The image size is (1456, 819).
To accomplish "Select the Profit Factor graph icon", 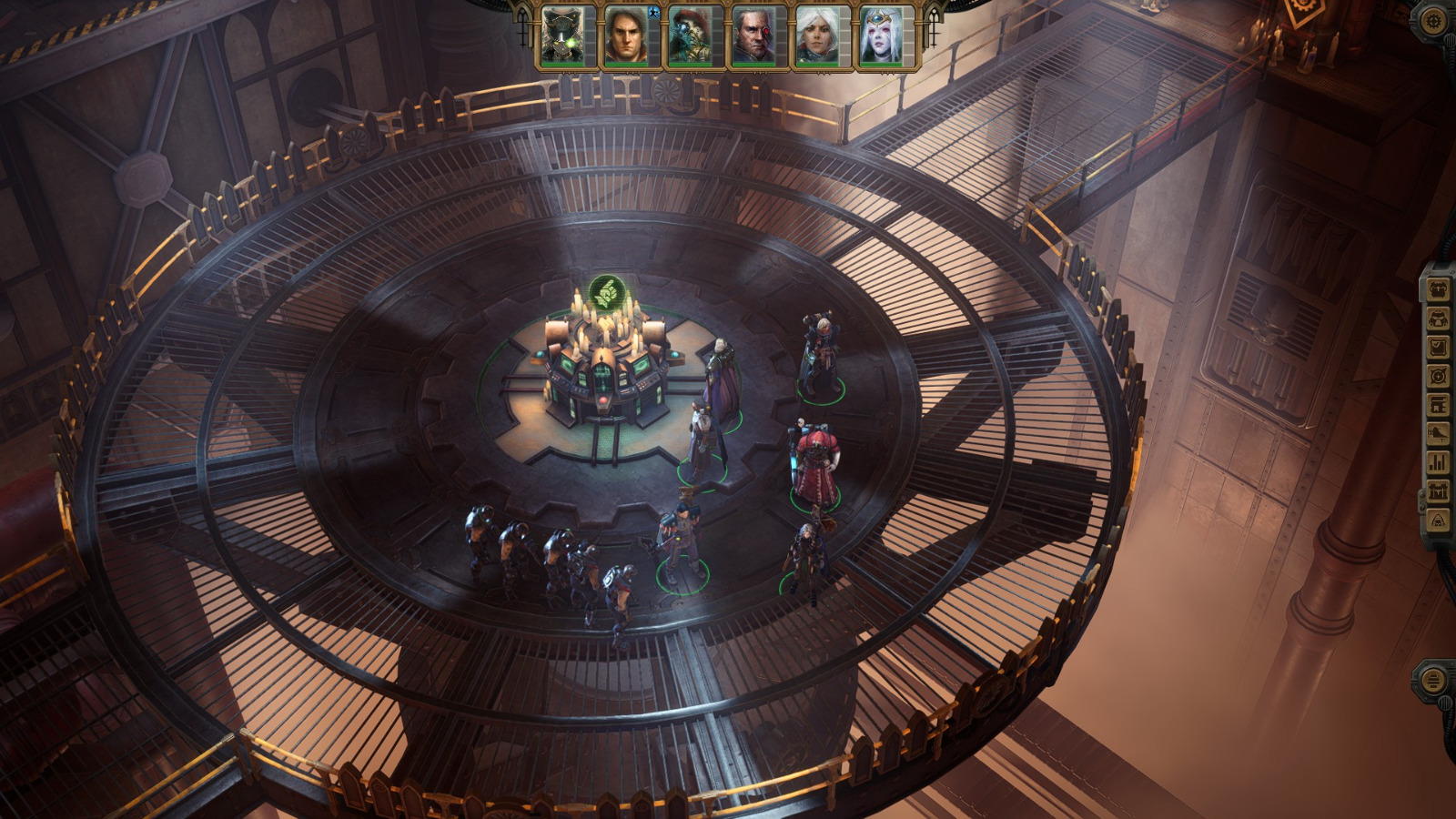I will click(1438, 433).
